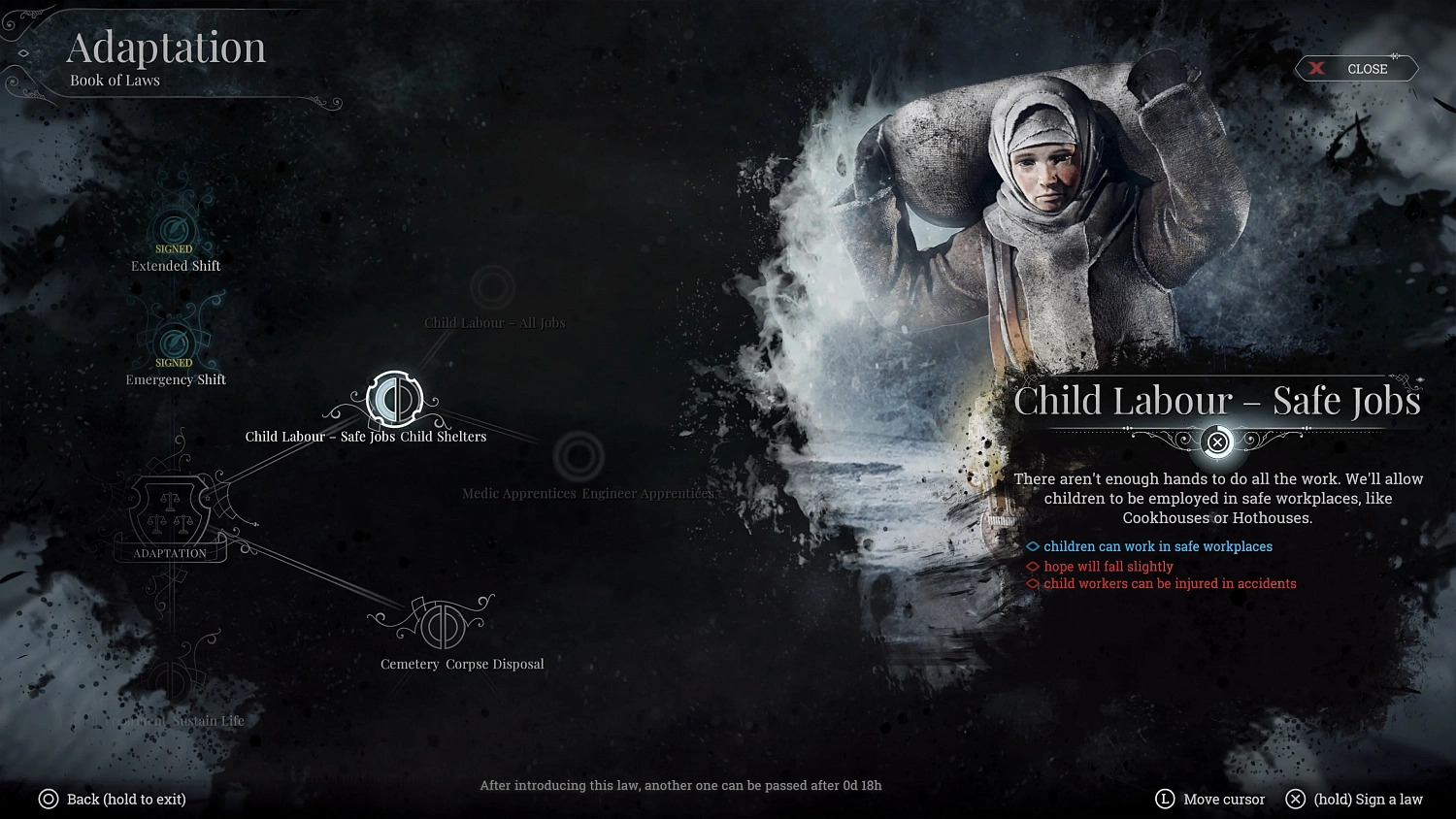1456x819 pixels.
Task: Click the 'child workers can be injured in accidents' text
Action: click(x=1169, y=583)
